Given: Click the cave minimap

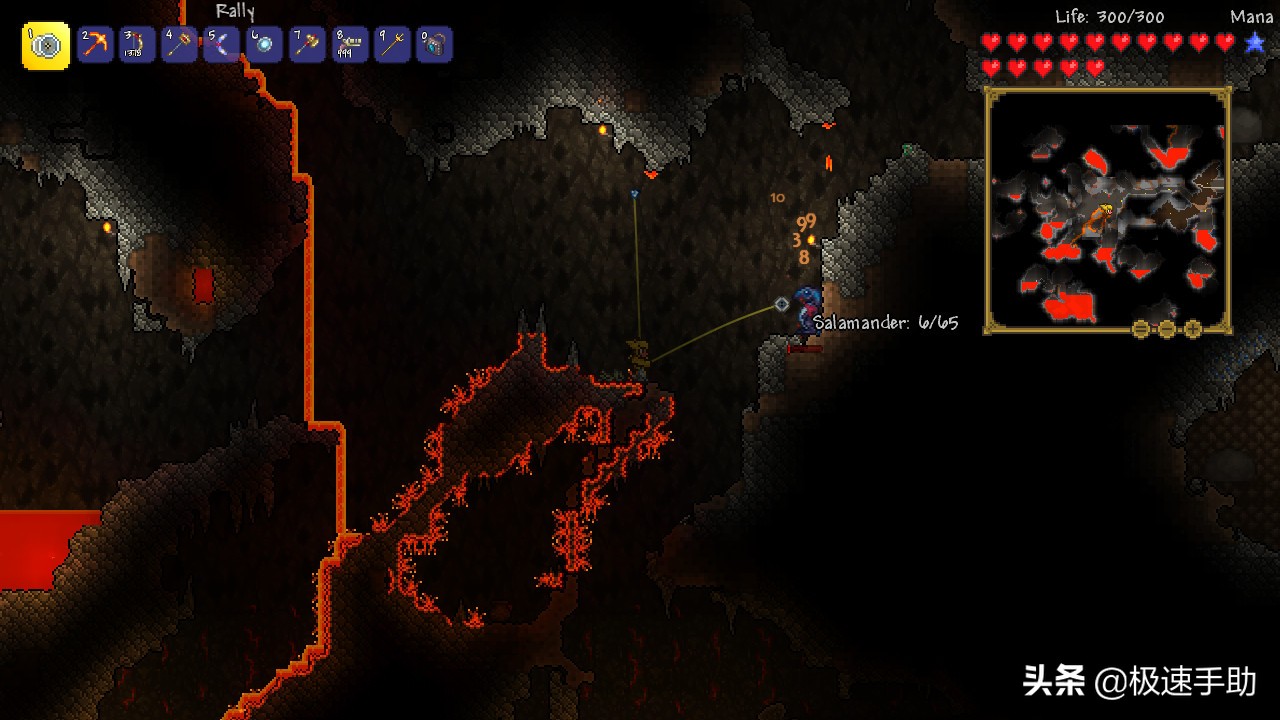Looking at the screenshot, I should coord(1107,210).
